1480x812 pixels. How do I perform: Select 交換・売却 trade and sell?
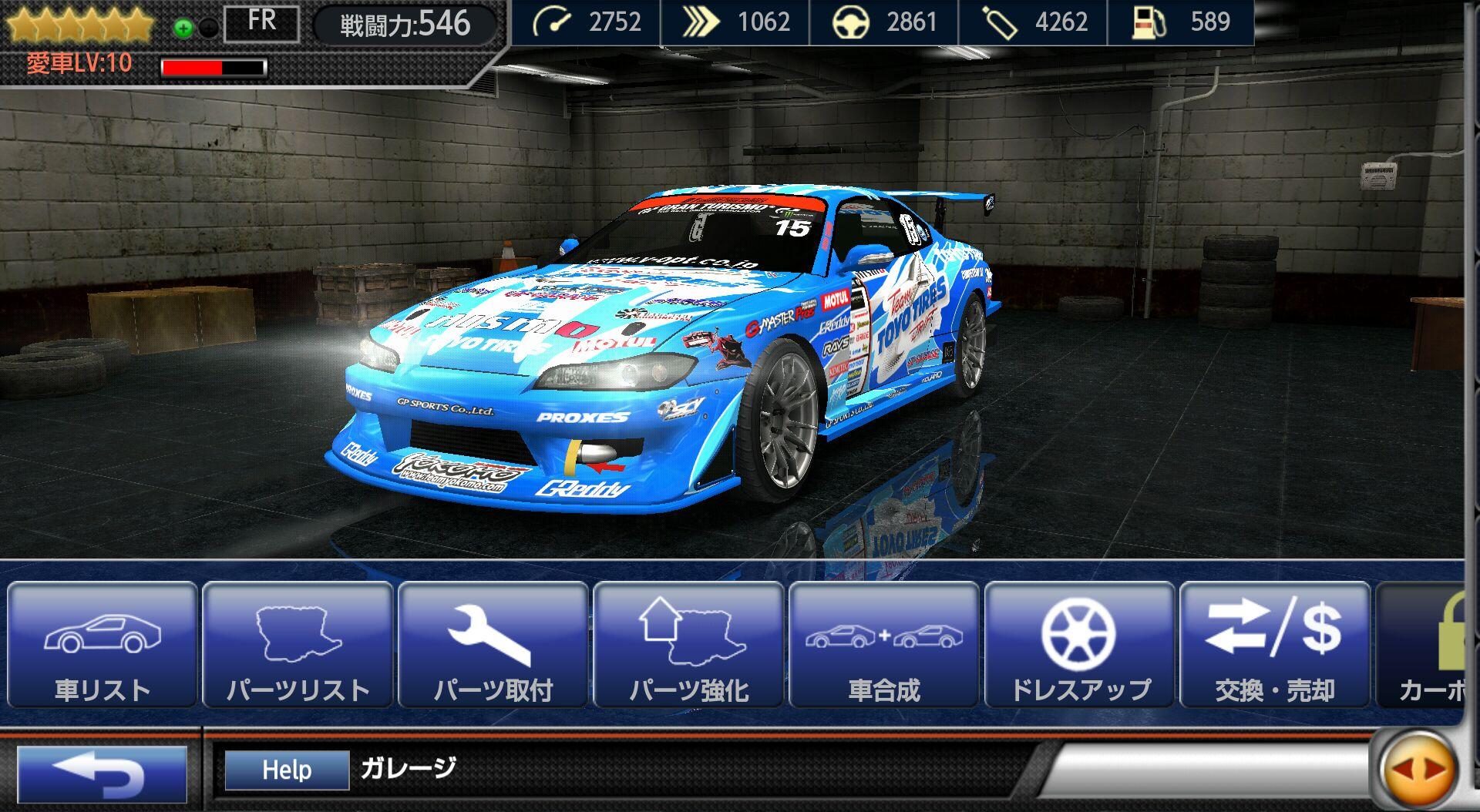tap(1275, 646)
